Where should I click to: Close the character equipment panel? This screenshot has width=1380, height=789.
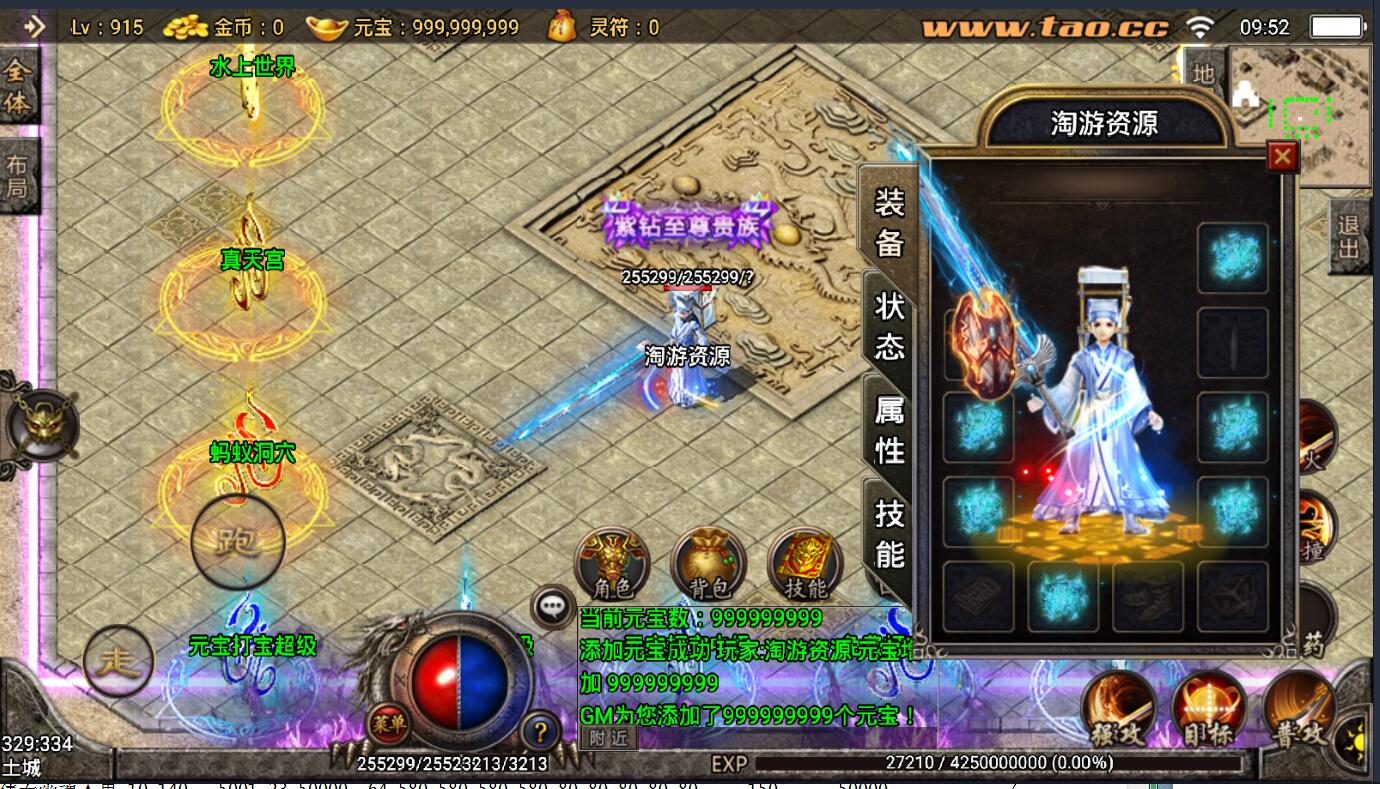1281,157
